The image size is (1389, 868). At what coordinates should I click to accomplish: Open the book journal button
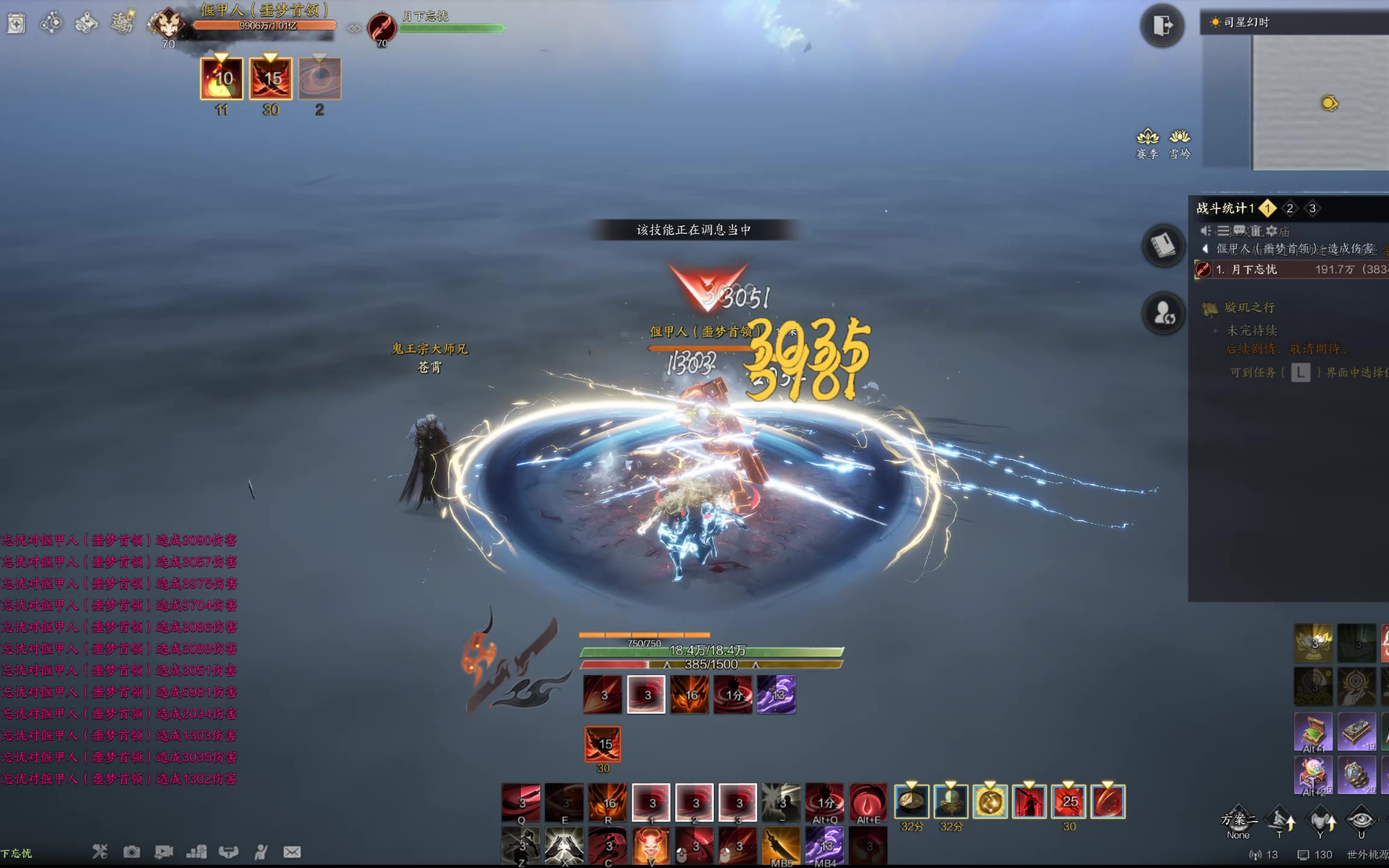point(1163,245)
